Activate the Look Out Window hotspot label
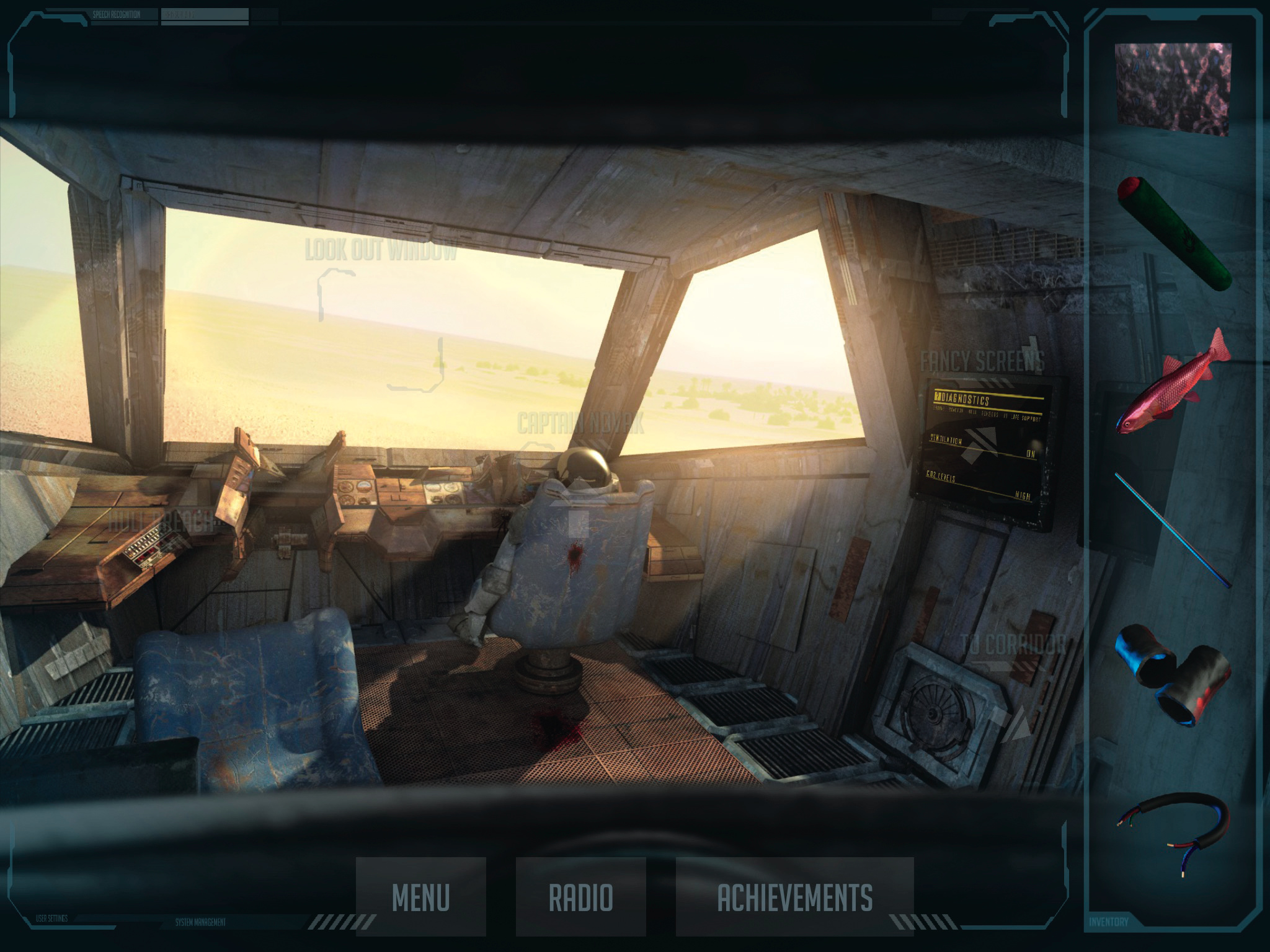This screenshot has width=1270, height=952. coord(381,251)
